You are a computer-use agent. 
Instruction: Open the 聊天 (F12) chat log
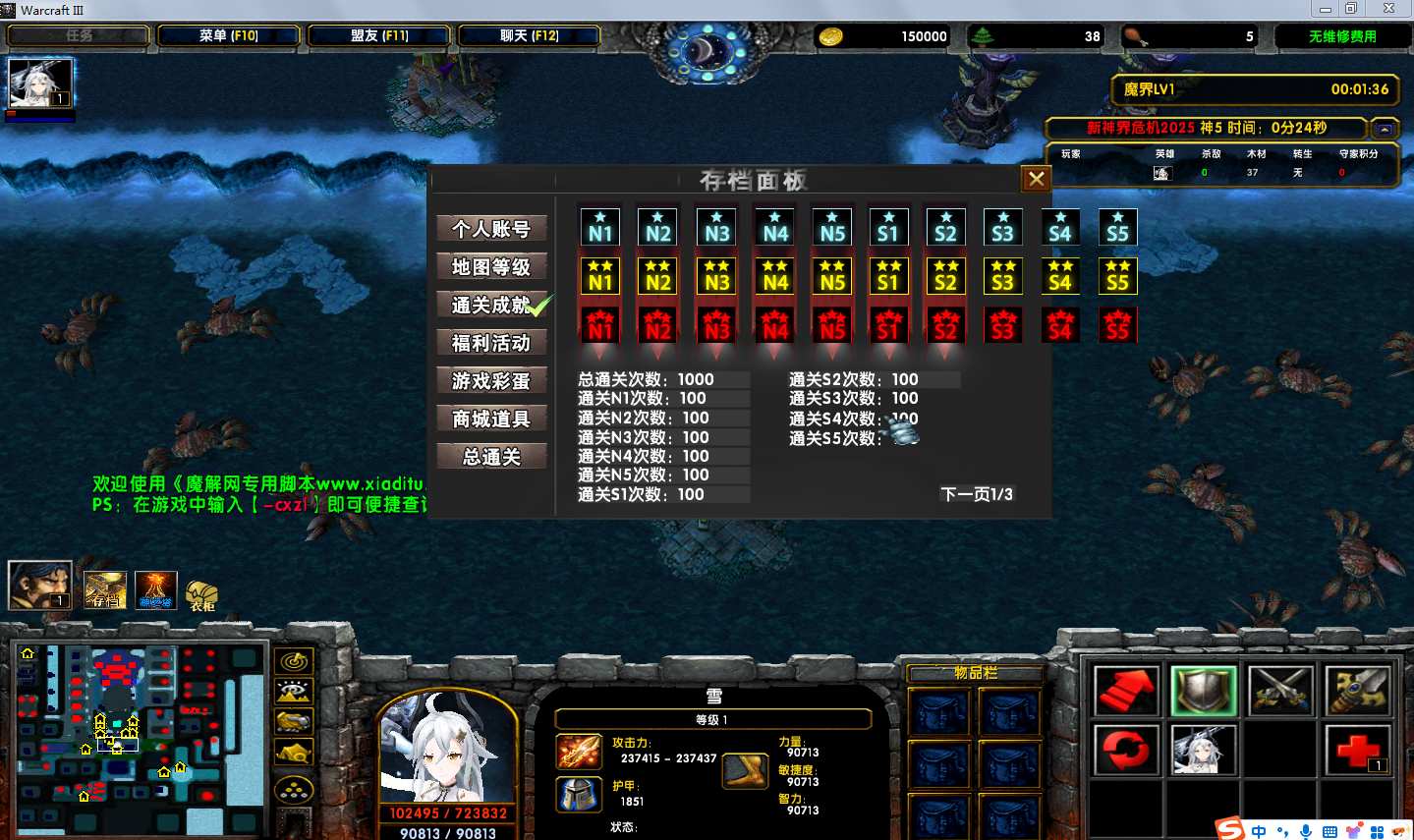click(529, 36)
